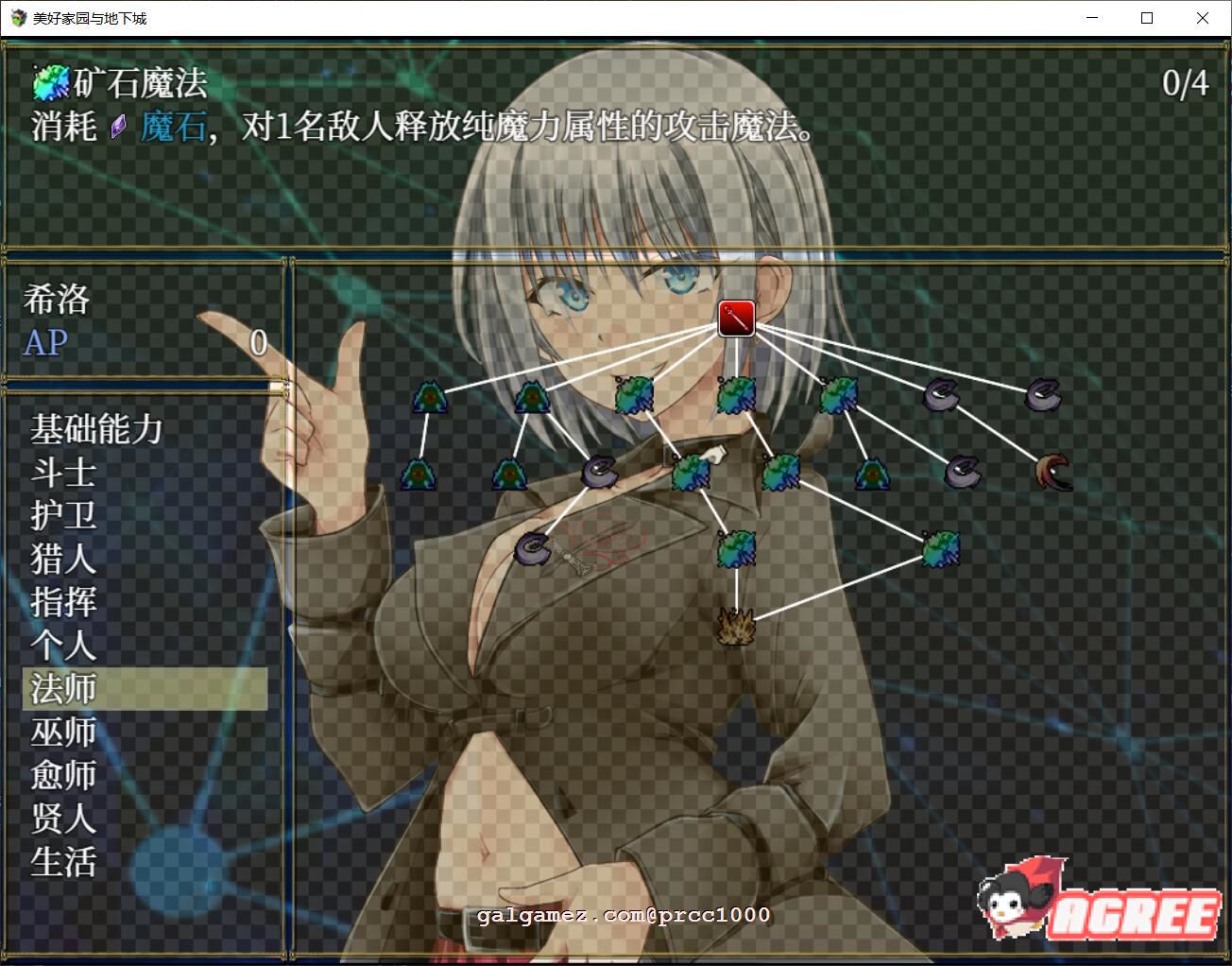Select the crescent skill node near the character's chest pocket
The image size is (1232, 966).
[x=533, y=546]
